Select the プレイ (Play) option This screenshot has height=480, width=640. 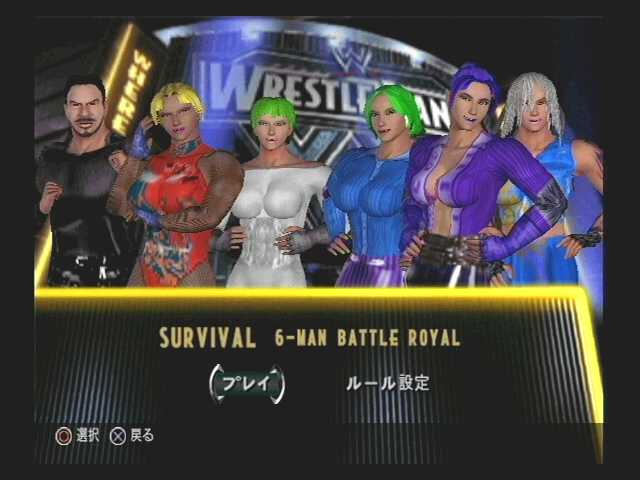tap(246, 384)
